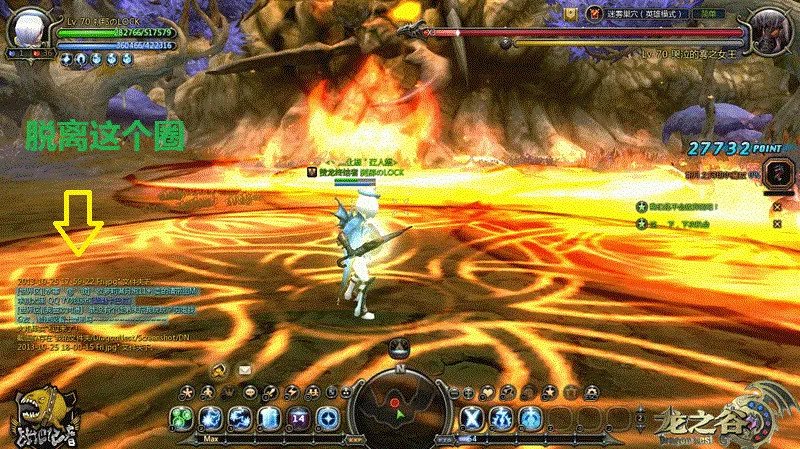Open the circular minimap with the N marker
Image resolution: width=800 pixels, height=449 pixels.
pos(399,404)
